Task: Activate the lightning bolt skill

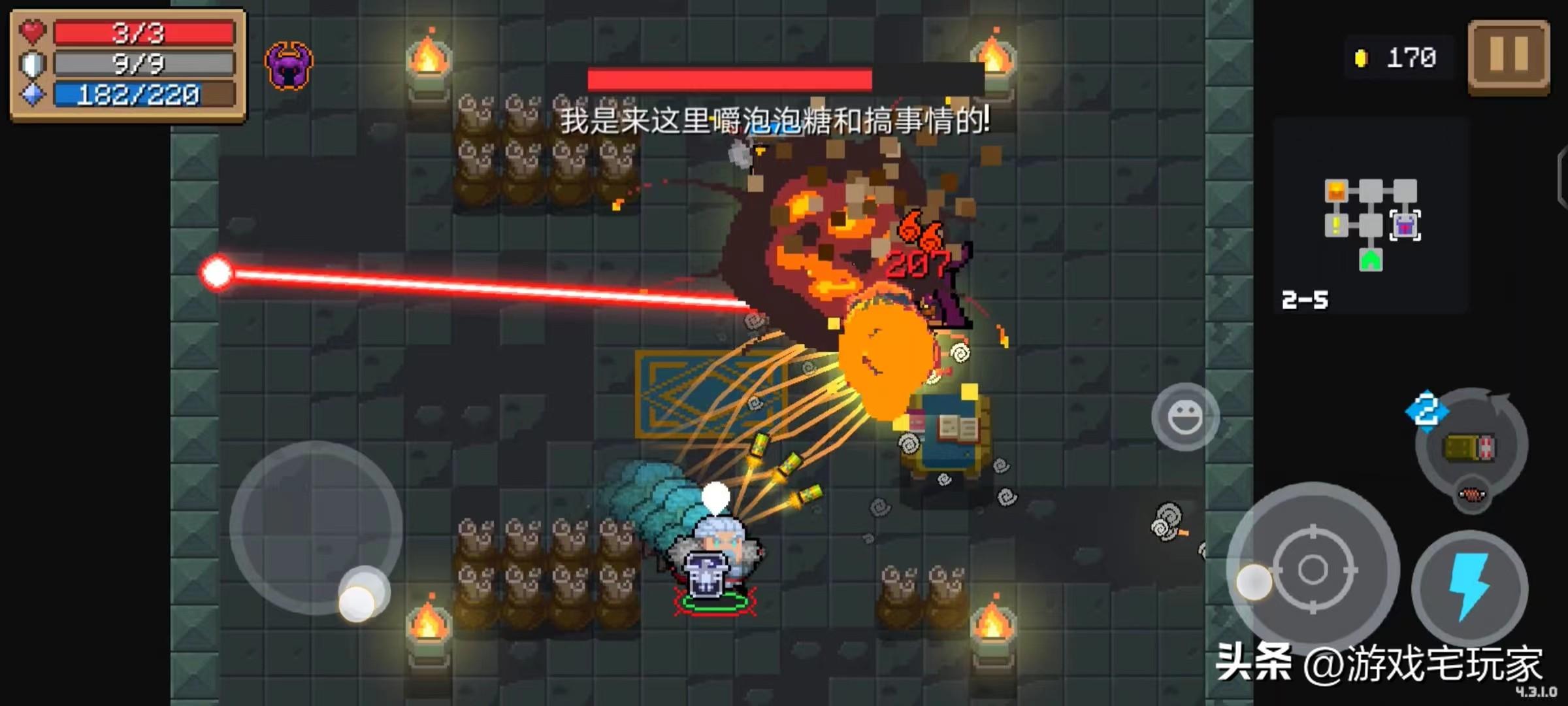Action: tap(1469, 587)
